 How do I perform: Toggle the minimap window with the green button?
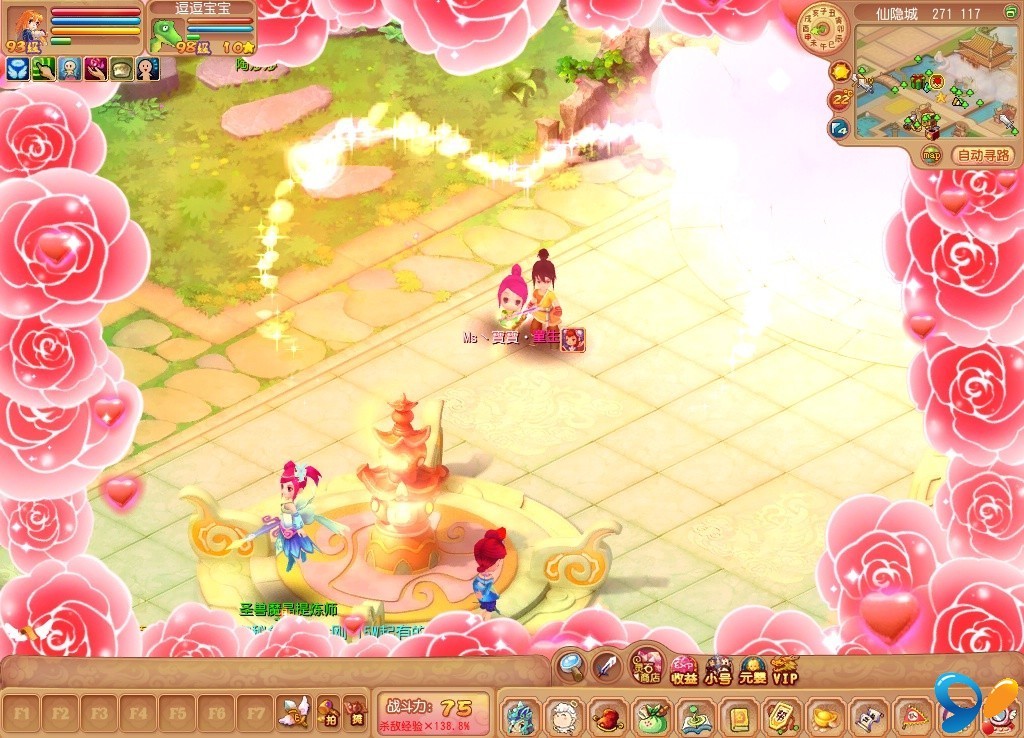pos(1009,13)
